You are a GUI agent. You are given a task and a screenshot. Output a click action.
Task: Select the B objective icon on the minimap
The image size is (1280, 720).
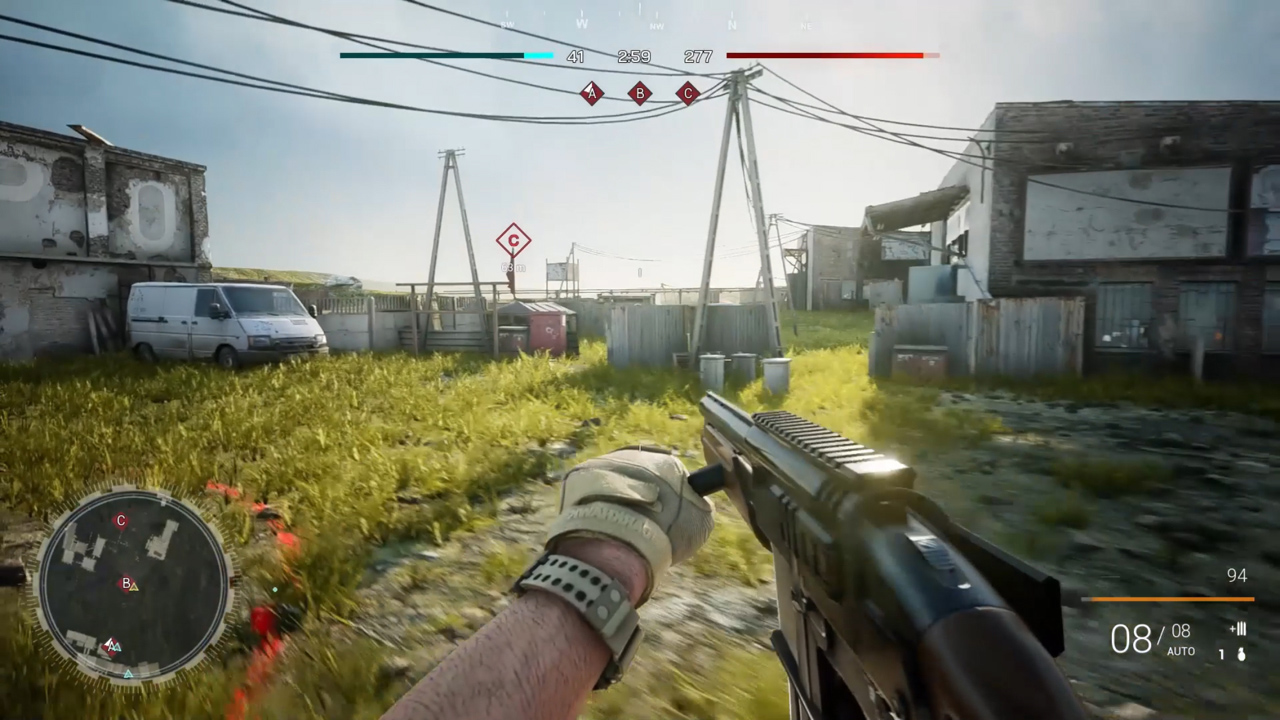(125, 582)
